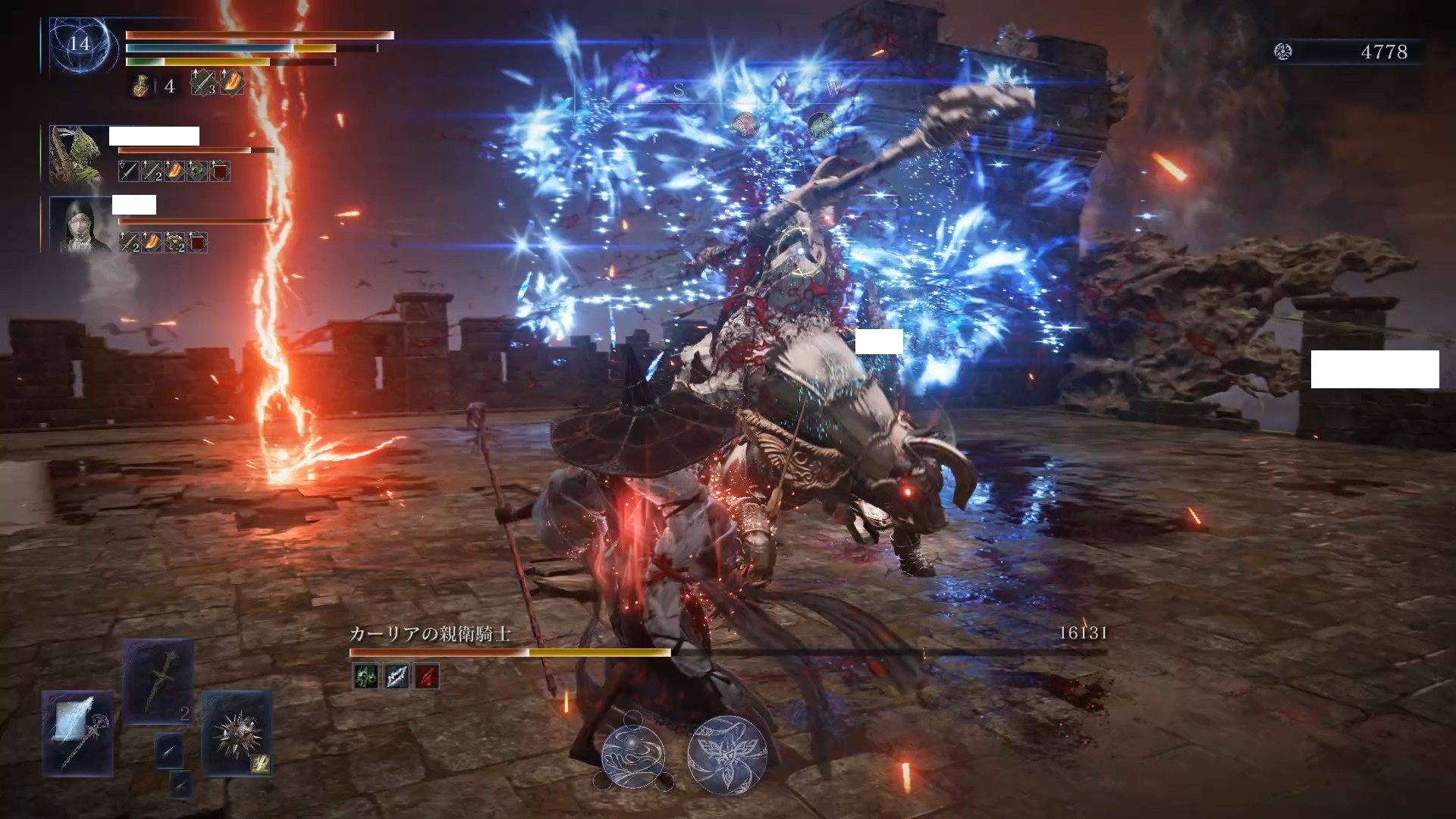Click the dark-haired teammate's armor buff icon
Viewport: 1456px width, 819px height.
[174, 243]
